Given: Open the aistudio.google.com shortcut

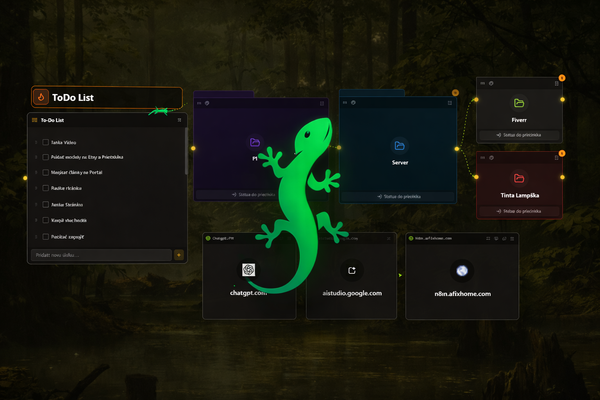Looking at the screenshot, I should 352,270.
